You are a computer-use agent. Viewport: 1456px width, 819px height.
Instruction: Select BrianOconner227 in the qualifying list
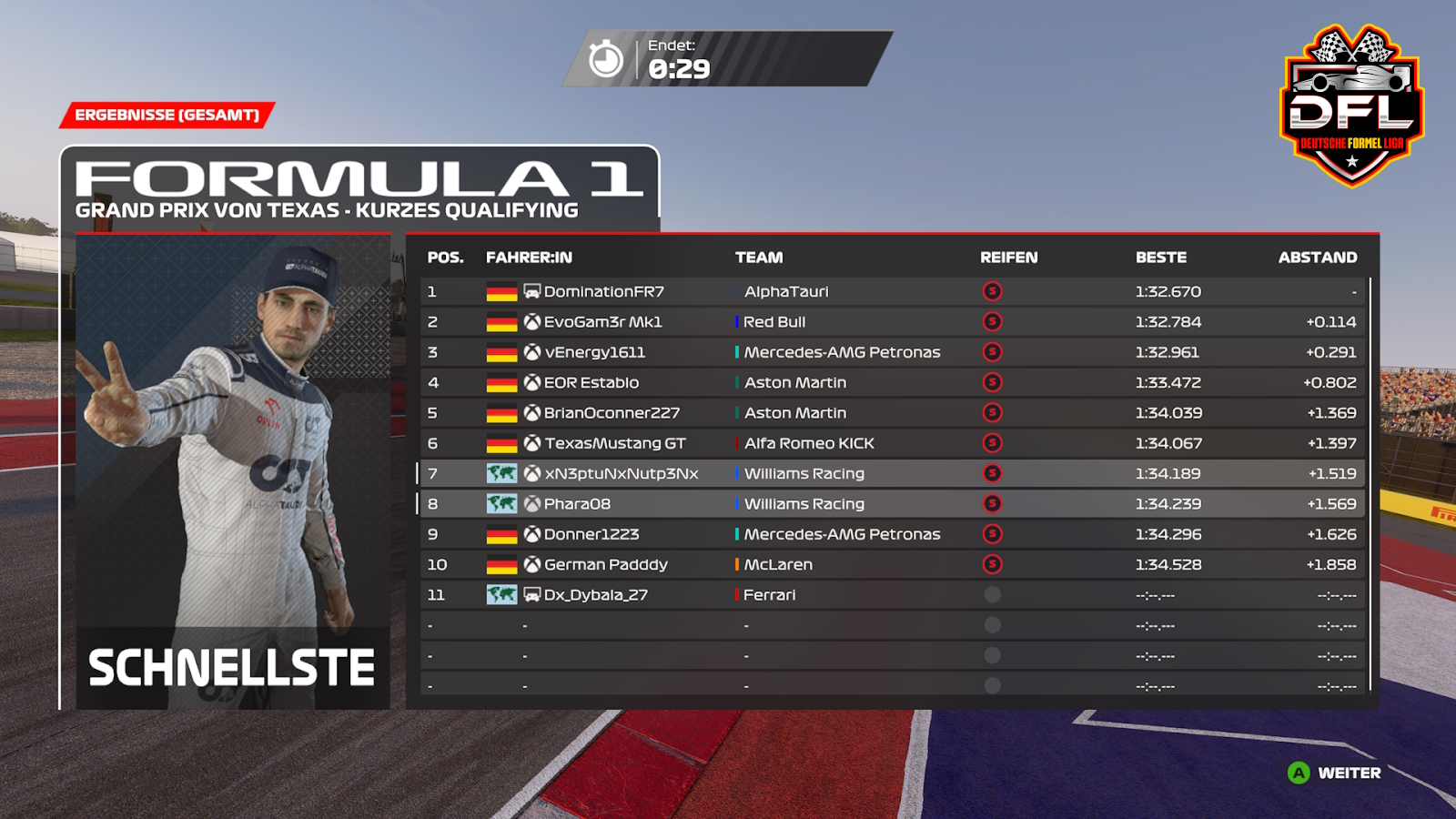612,413
